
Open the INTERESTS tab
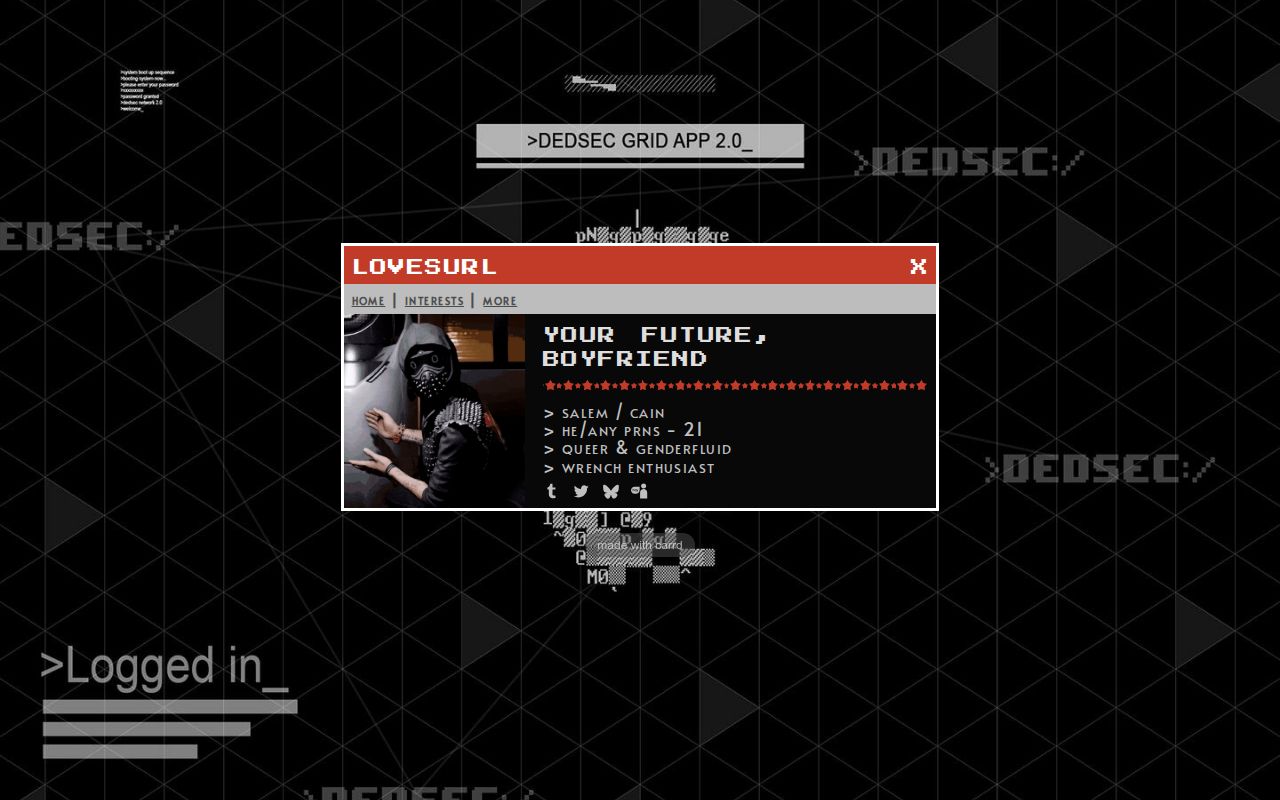434,301
